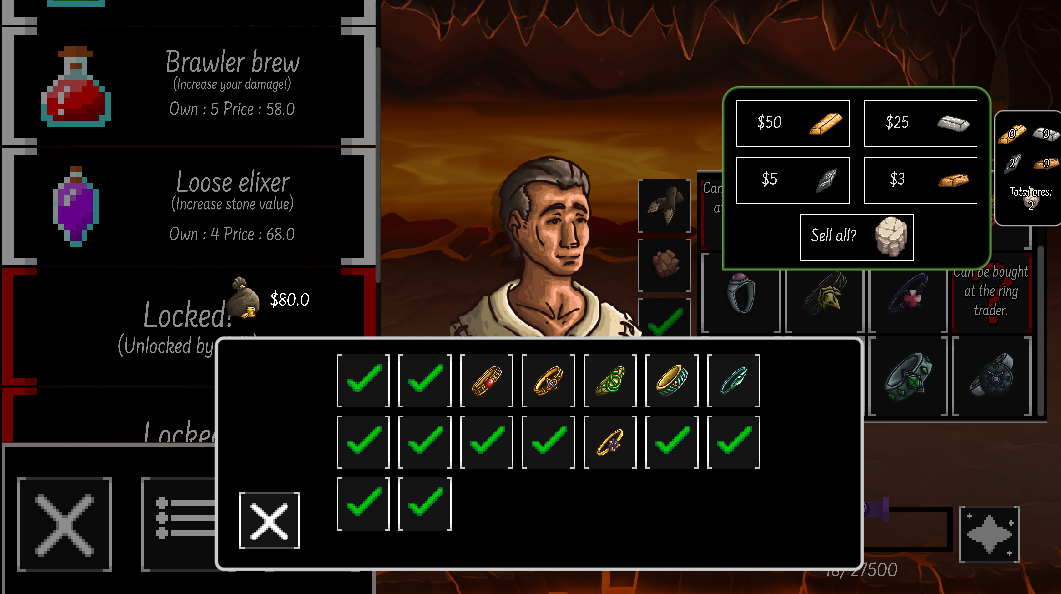
Task: Sell the $5 dark ore shard
Action: tap(793, 180)
